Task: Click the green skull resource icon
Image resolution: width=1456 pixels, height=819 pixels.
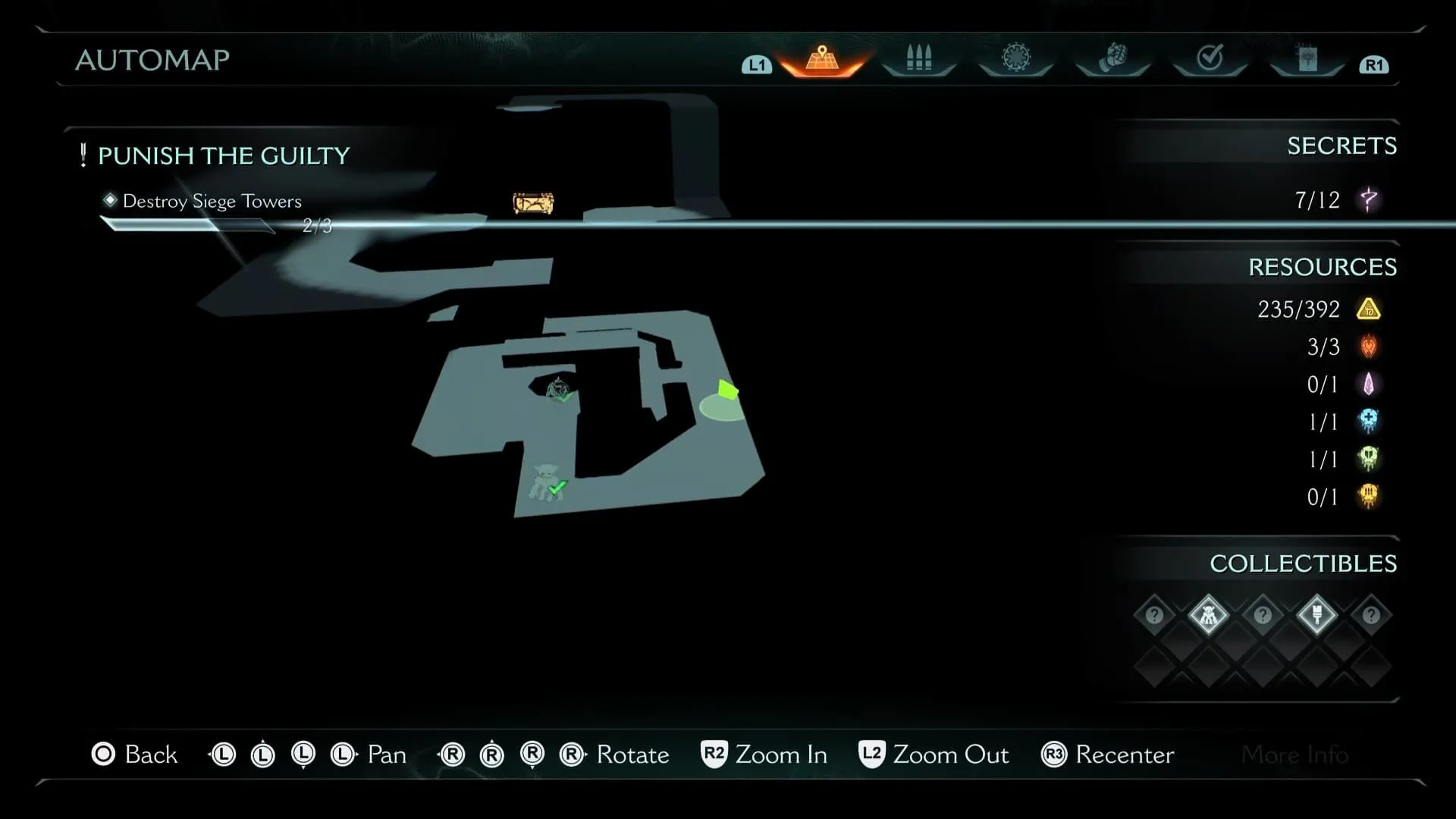Action: [1368, 459]
